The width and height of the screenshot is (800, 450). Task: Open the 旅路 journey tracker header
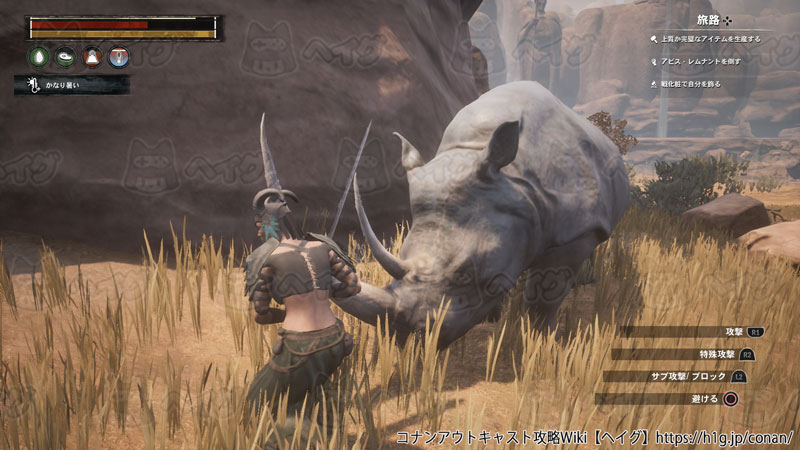pyautogui.click(x=714, y=19)
